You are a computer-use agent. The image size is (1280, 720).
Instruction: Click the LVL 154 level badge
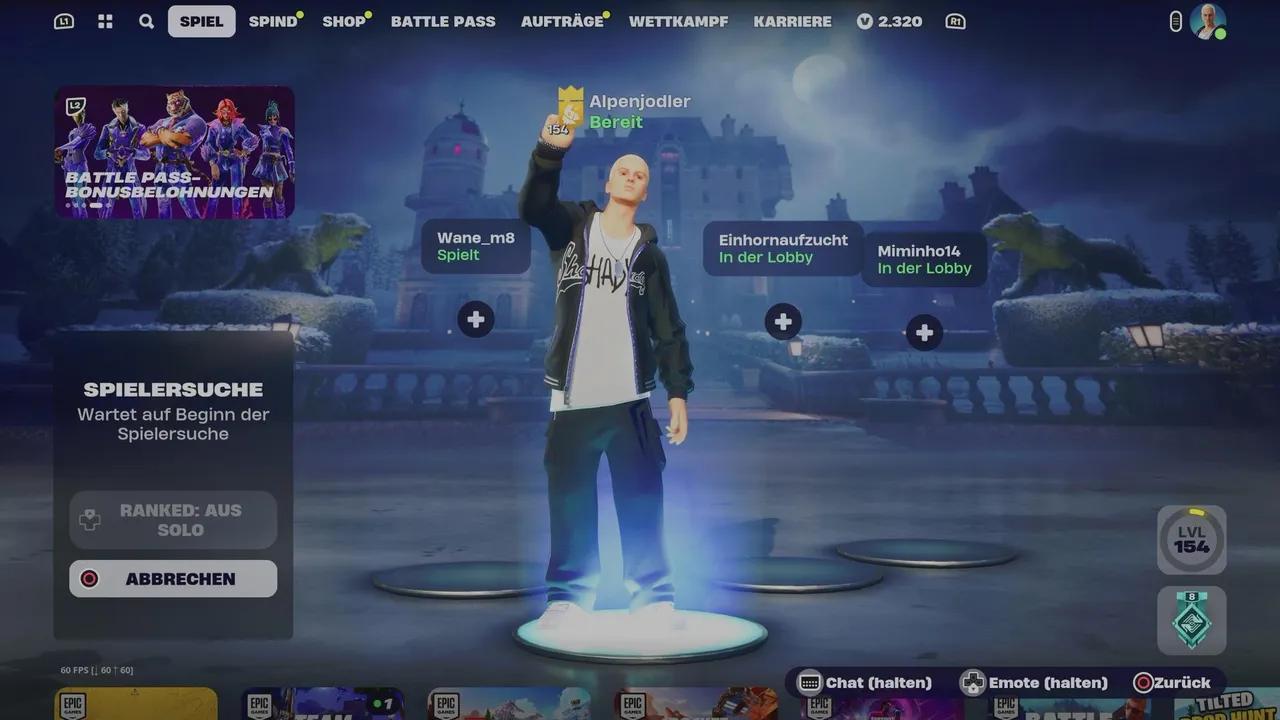coord(1191,539)
